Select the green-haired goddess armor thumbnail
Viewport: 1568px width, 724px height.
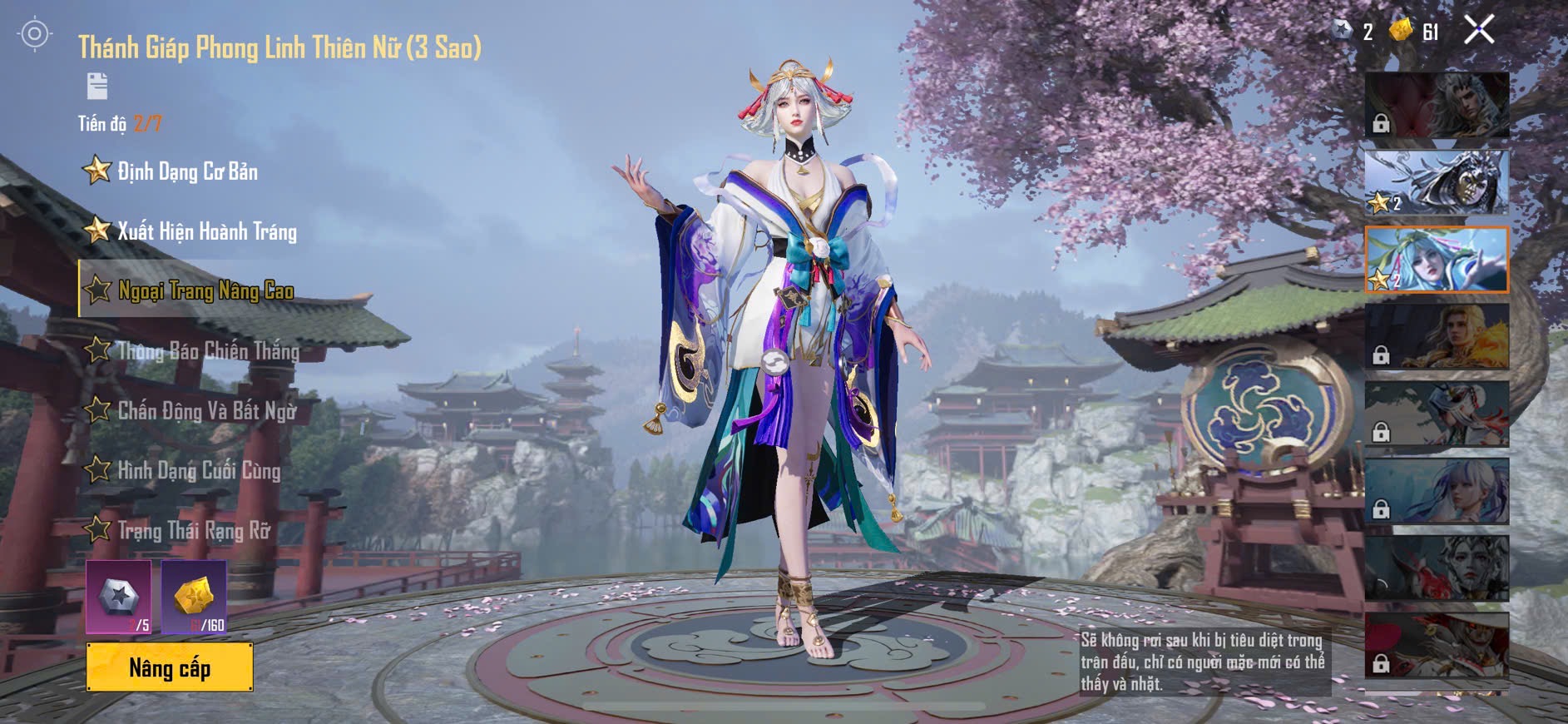1437,260
